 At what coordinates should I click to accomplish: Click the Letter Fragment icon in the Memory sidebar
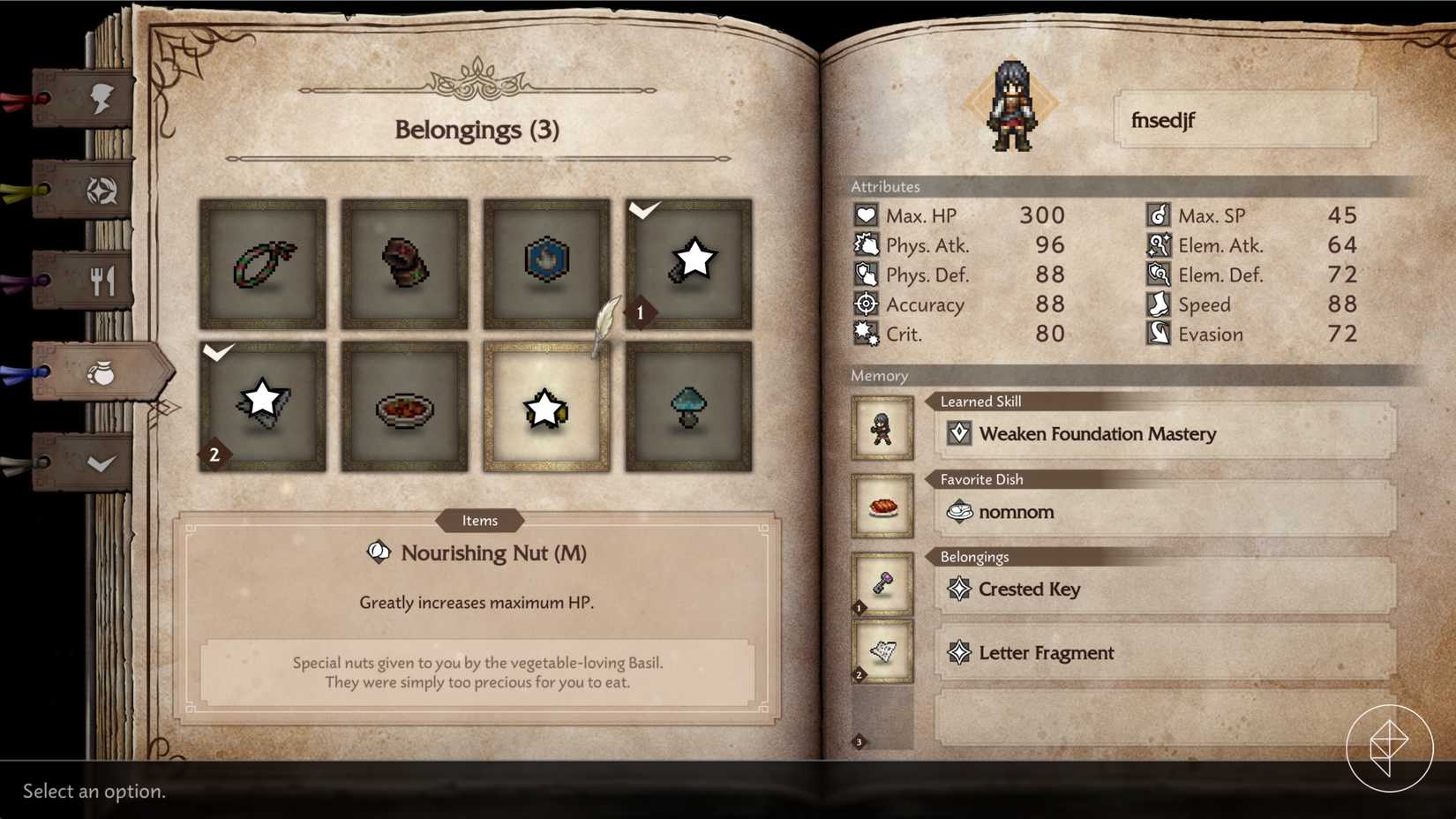click(x=882, y=650)
